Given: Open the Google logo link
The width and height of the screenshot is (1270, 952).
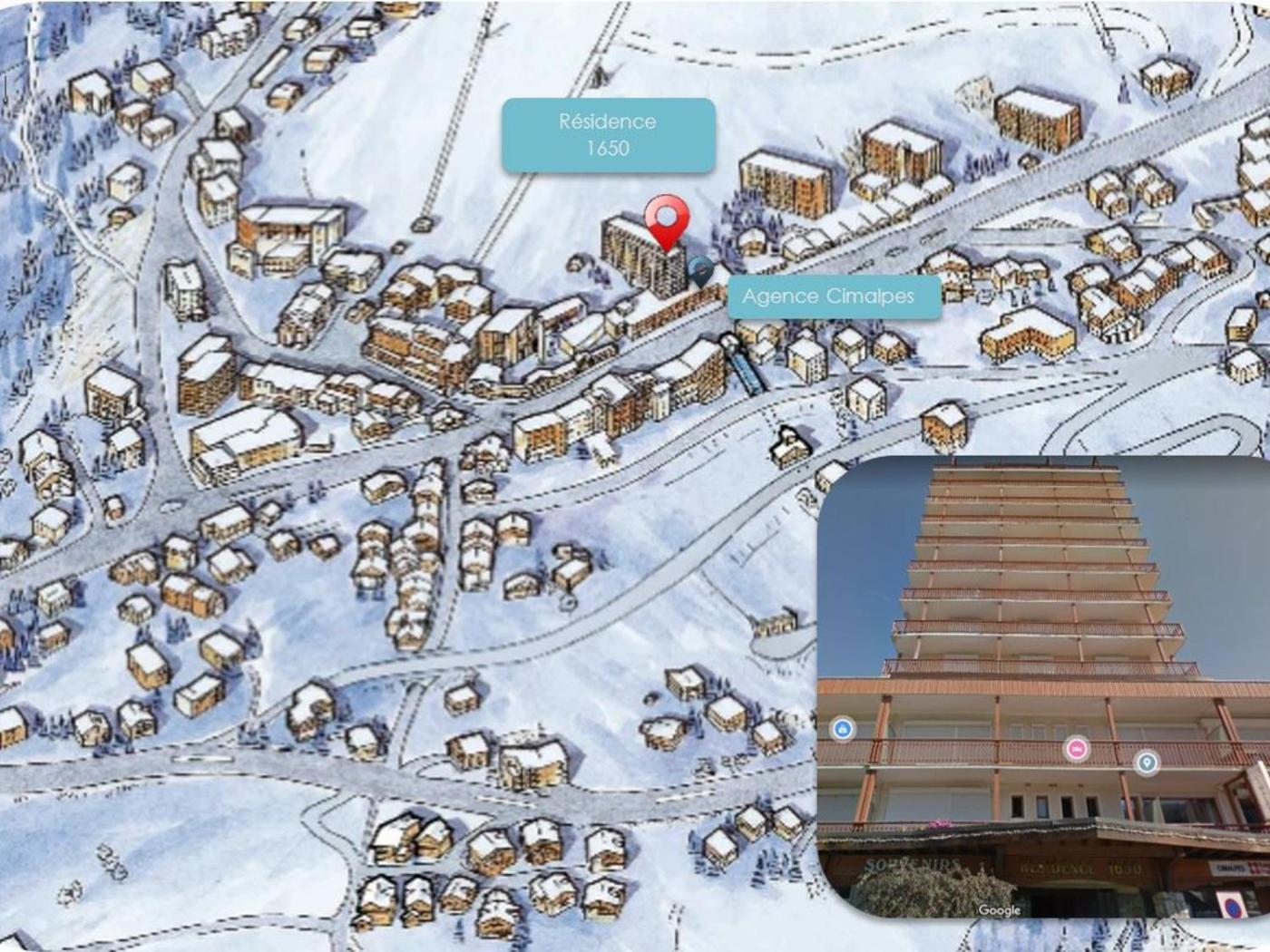Looking at the screenshot, I should pyautogui.click(x=999, y=909).
